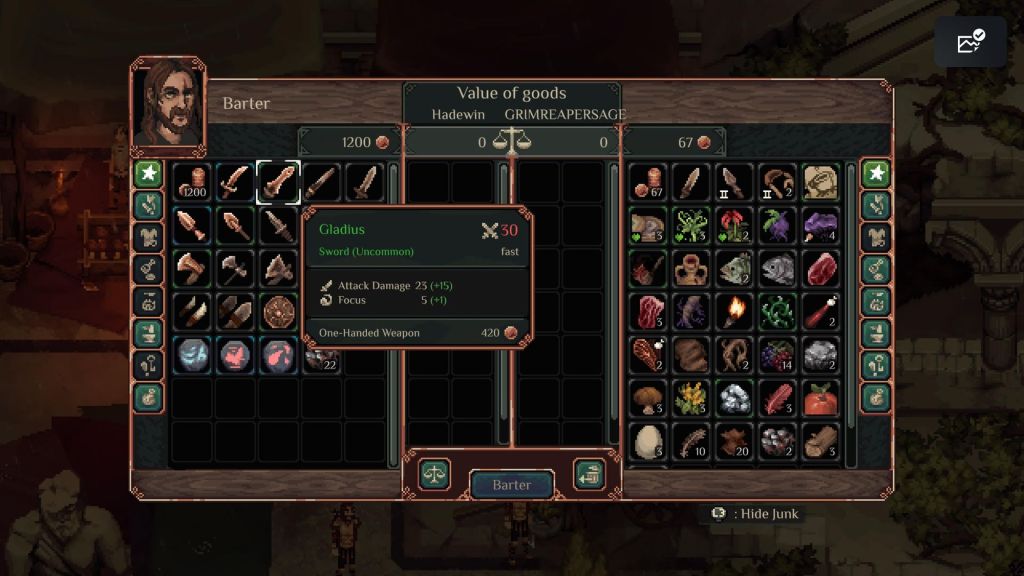1024x576 pixels.
Task: Switch player inventory to the star tab
Action: (x=876, y=173)
